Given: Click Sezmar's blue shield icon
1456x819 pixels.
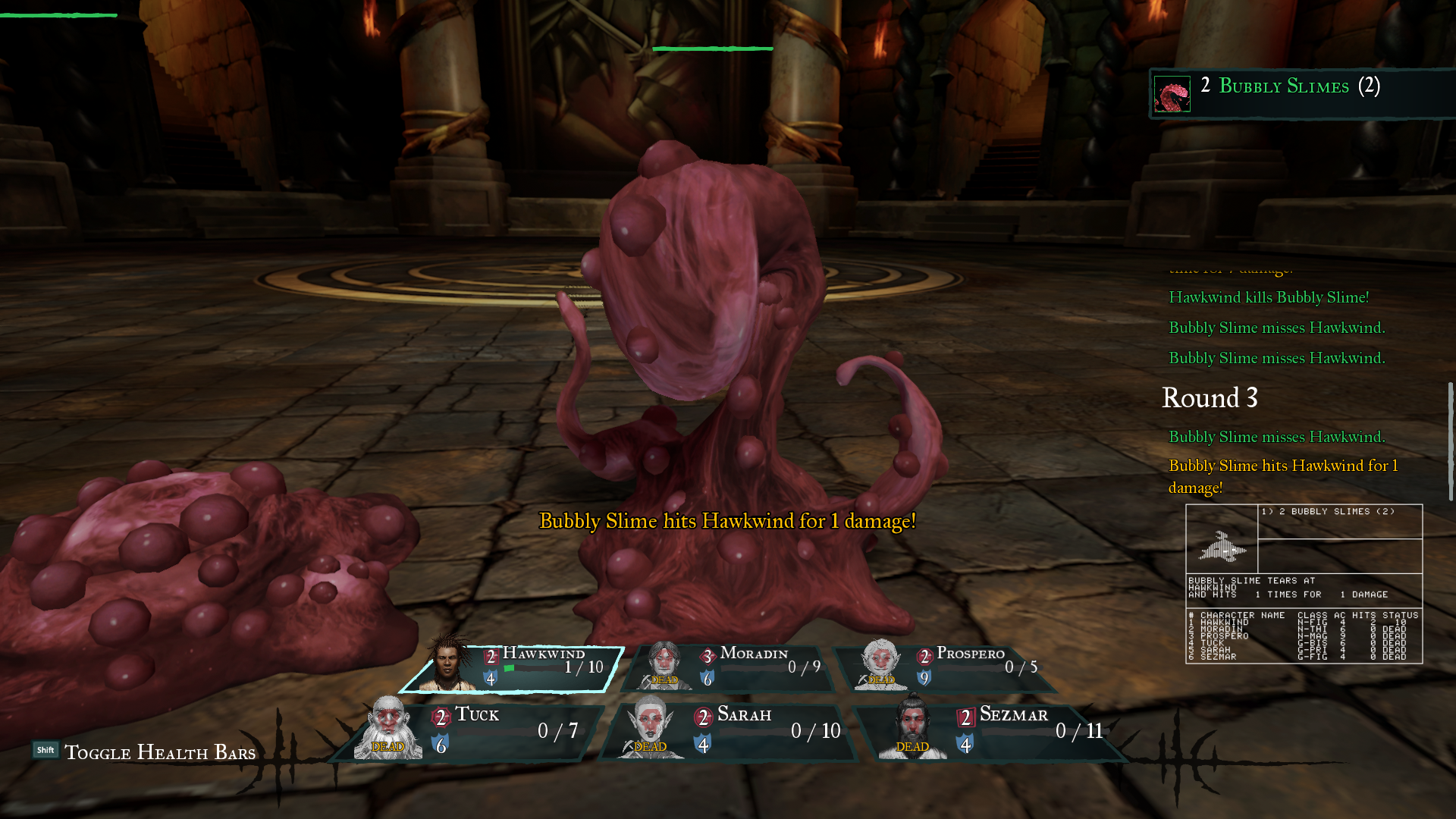Looking at the screenshot, I should (965, 744).
